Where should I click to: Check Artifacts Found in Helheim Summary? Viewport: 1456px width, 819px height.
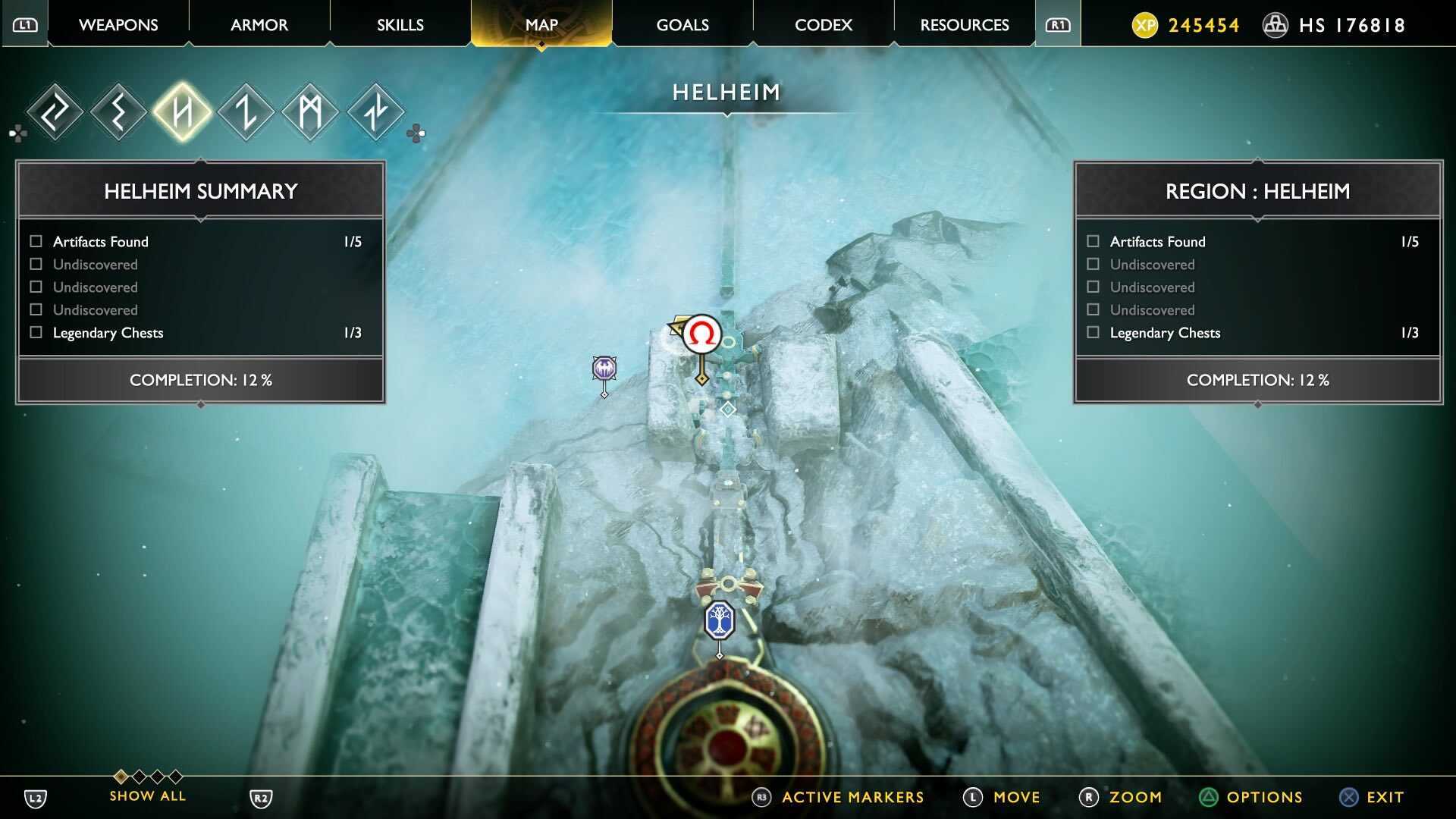click(35, 241)
